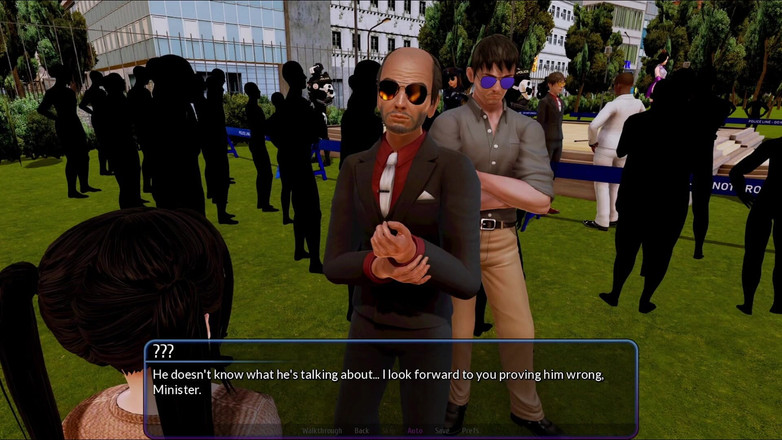Go Back to the previous dialogue line
Screen dimensions: 782x440
pyautogui.click(x=362, y=431)
